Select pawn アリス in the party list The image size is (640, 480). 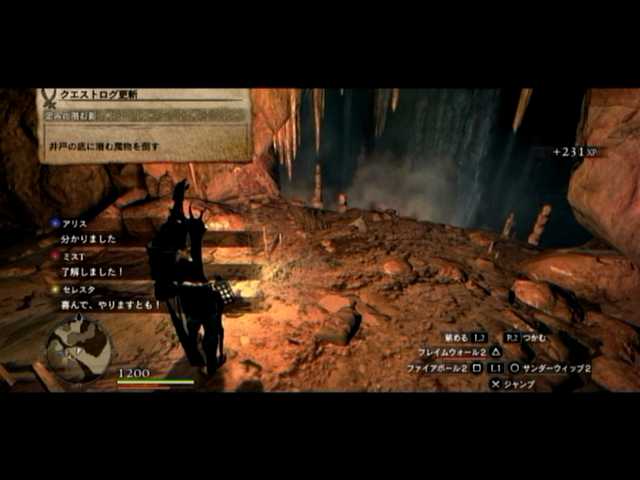pyautogui.click(x=77, y=223)
